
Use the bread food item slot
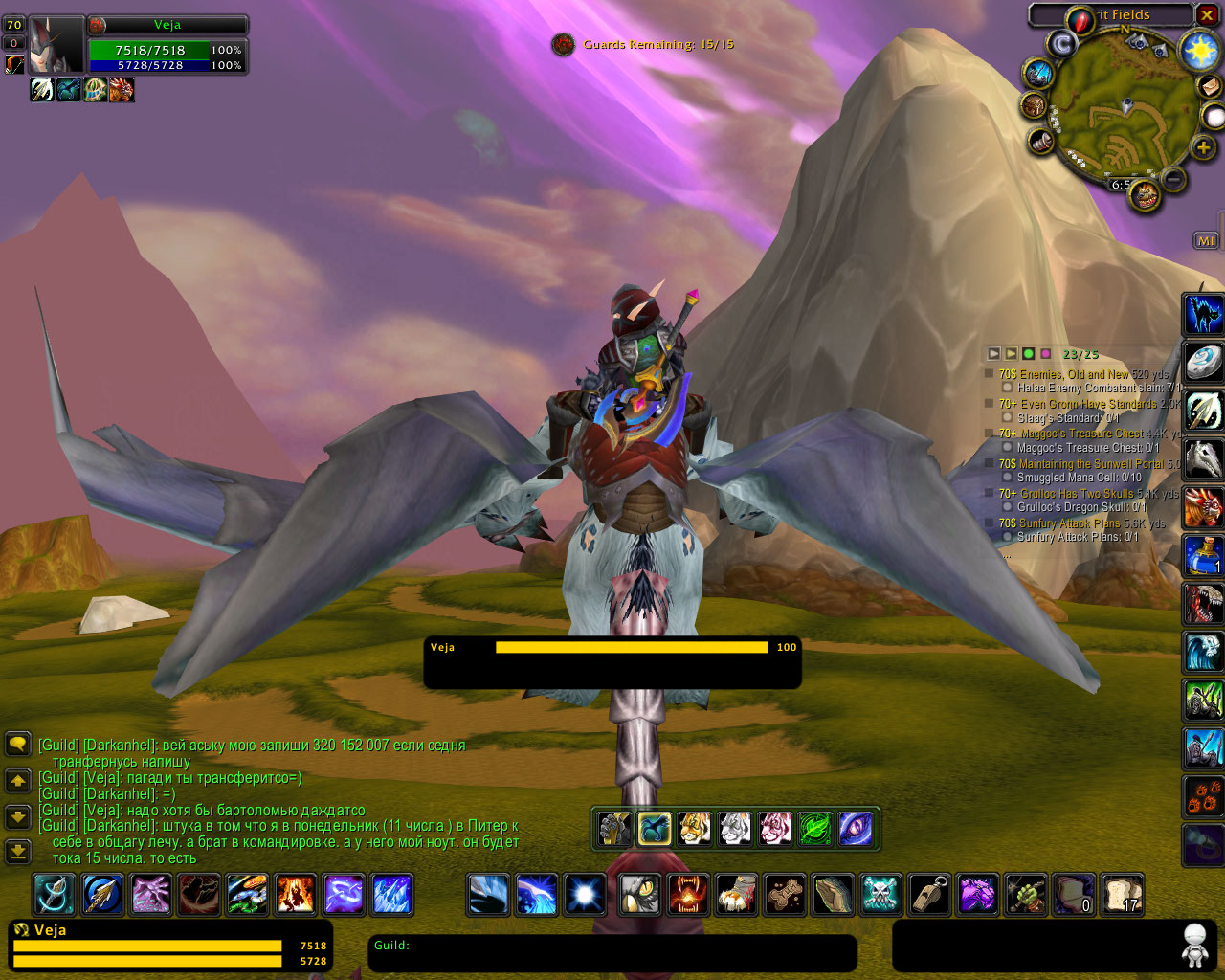click(1122, 894)
